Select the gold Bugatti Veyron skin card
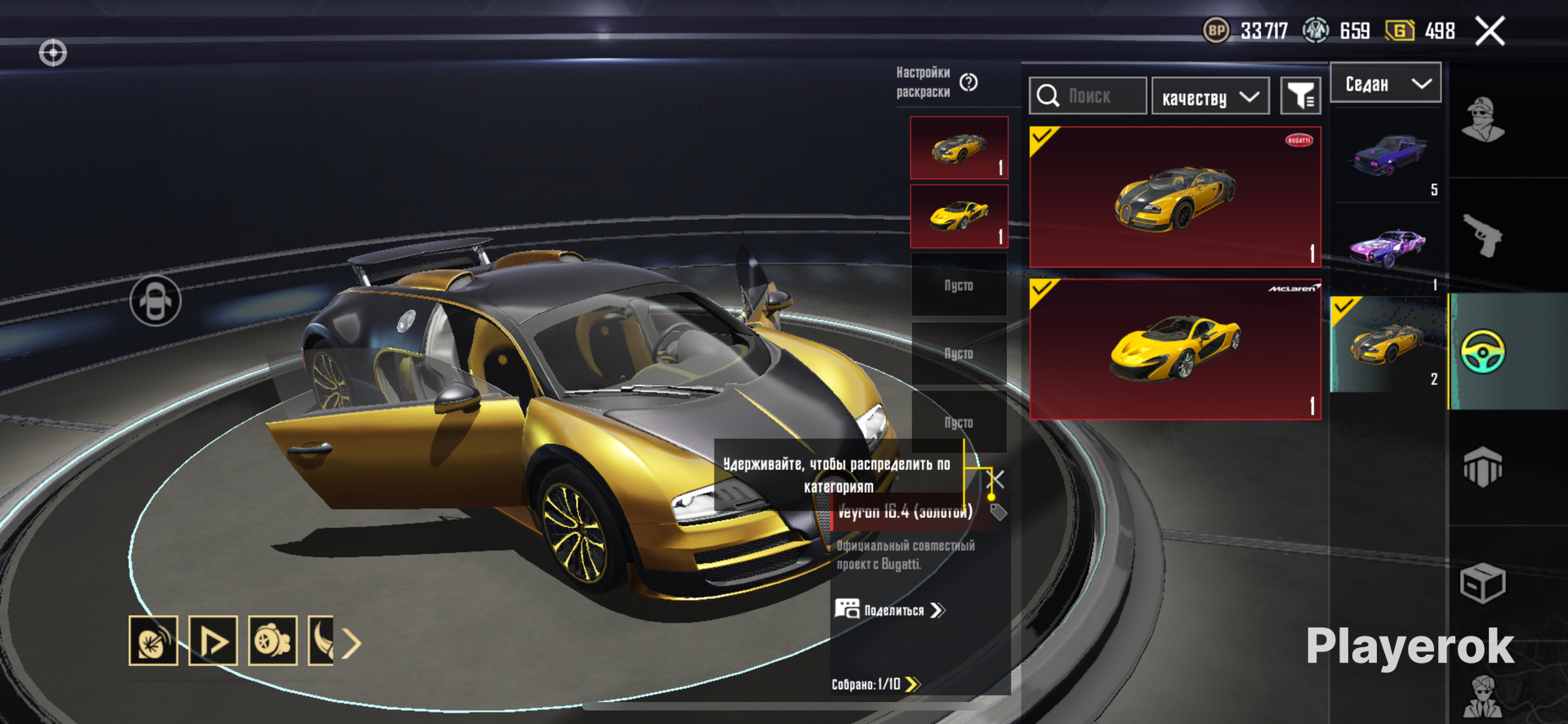1568x724 pixels. [x=1174, y=197]
